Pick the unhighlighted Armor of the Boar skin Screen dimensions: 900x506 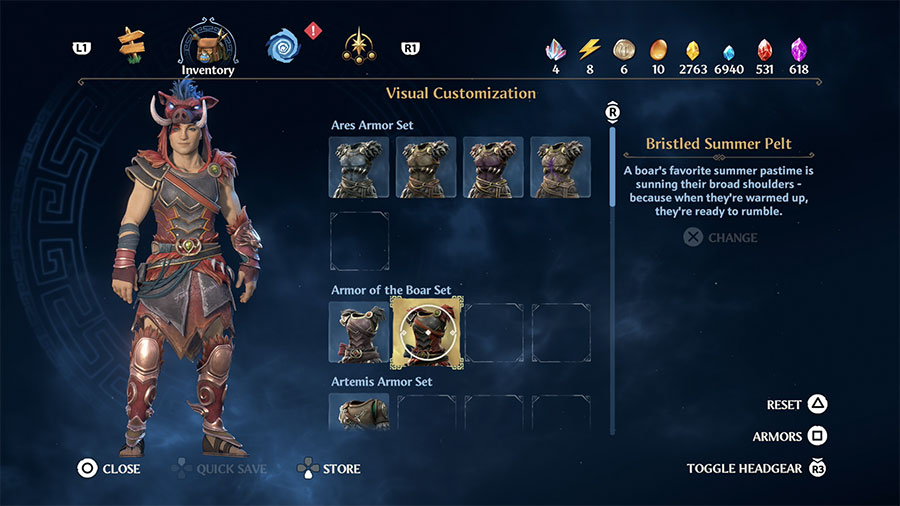pyautogui.click(x=359, y=332)
